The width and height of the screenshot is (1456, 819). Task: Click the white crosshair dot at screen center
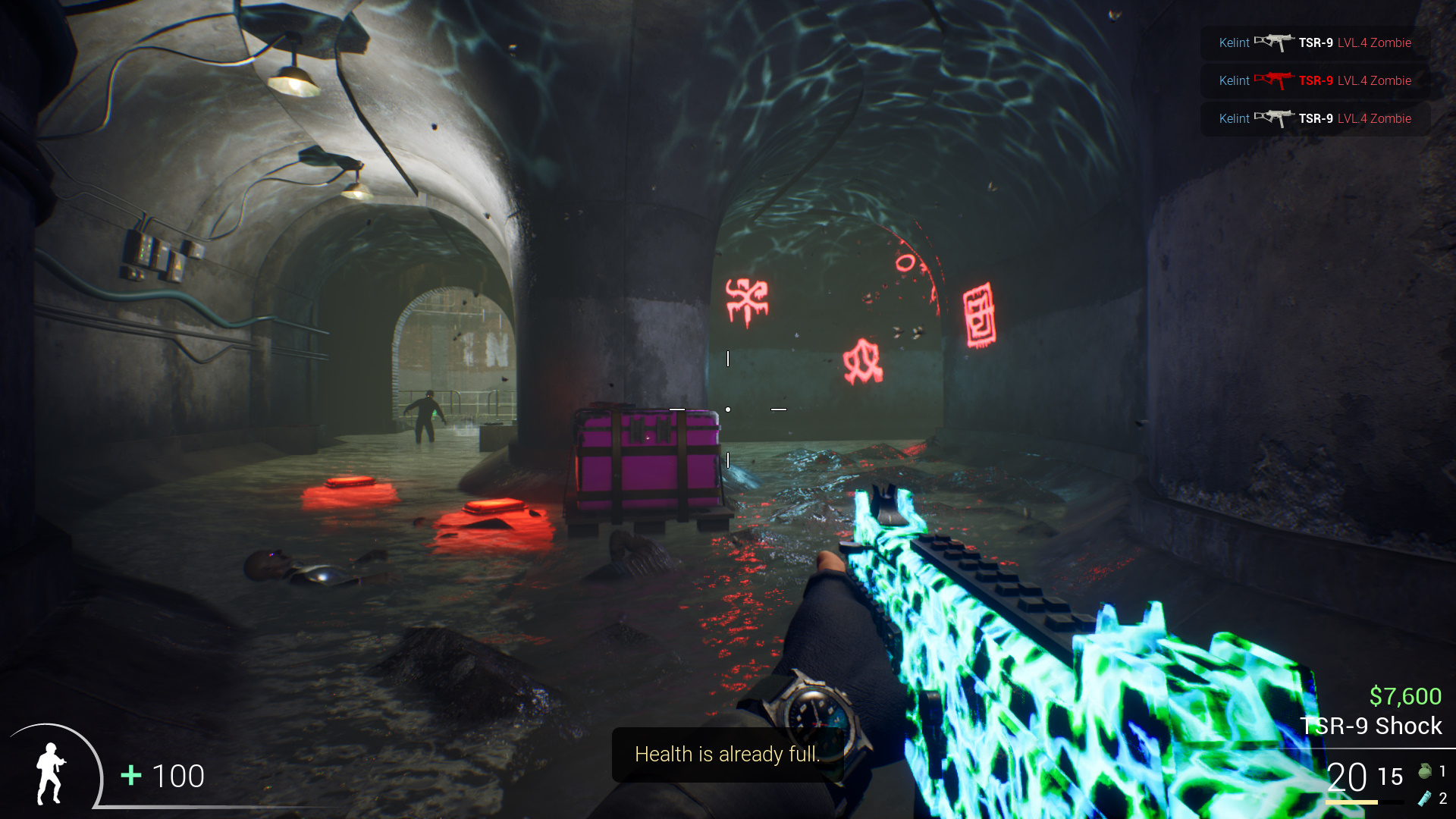click(x=729, y=409)
